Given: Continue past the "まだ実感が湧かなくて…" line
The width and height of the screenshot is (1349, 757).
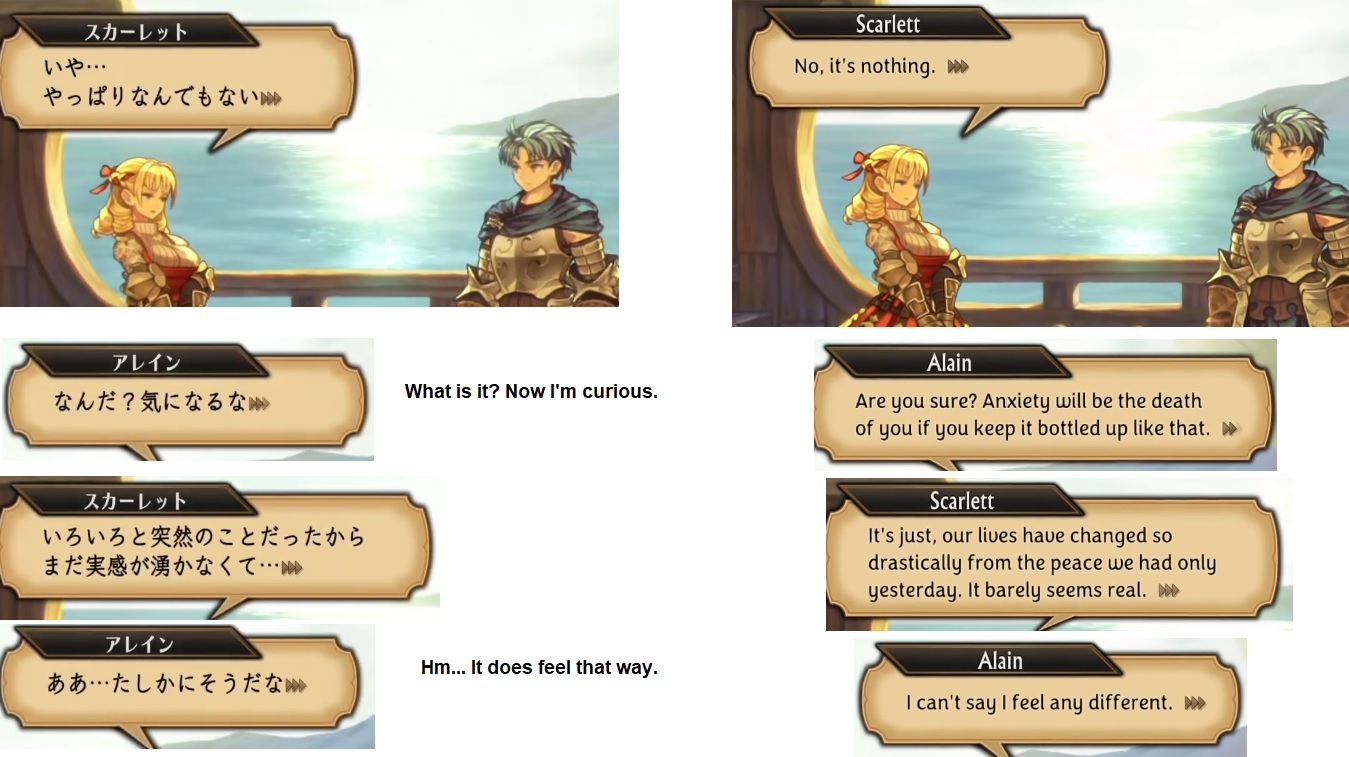Looking at the screenshot, I should 292,568.
